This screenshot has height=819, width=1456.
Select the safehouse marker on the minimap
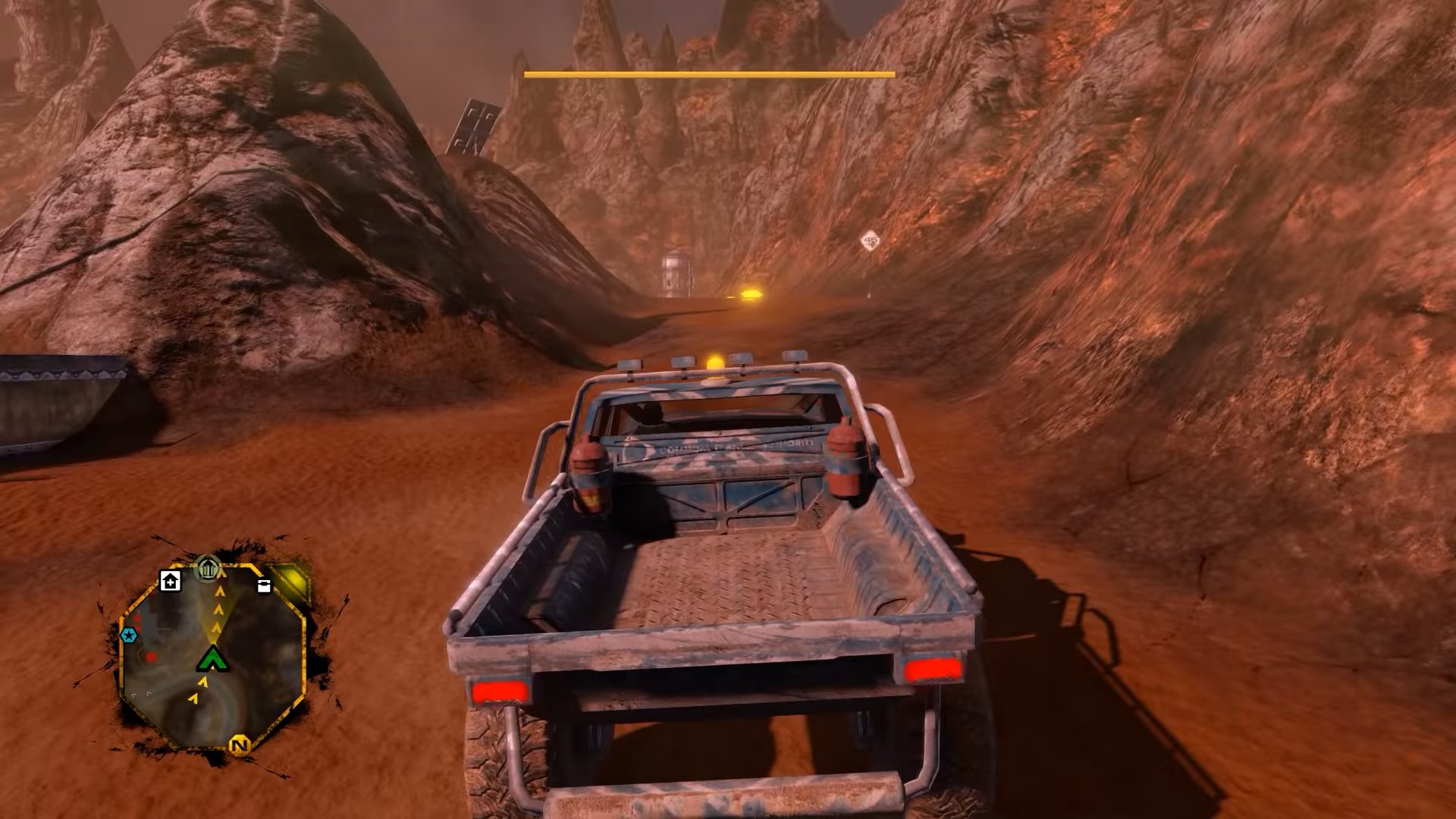[171, 581]
